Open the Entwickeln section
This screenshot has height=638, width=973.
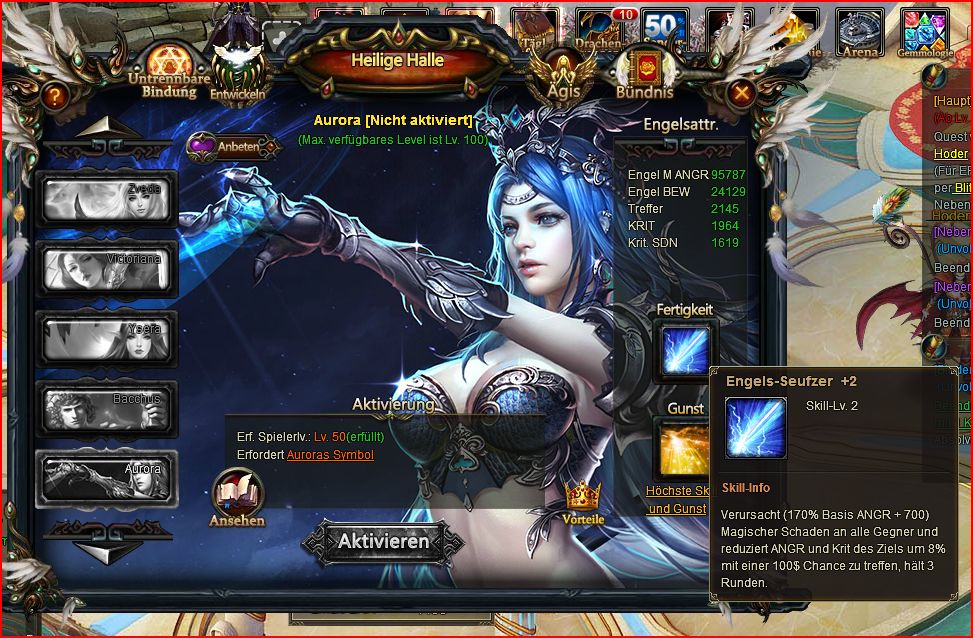[238, 72]
